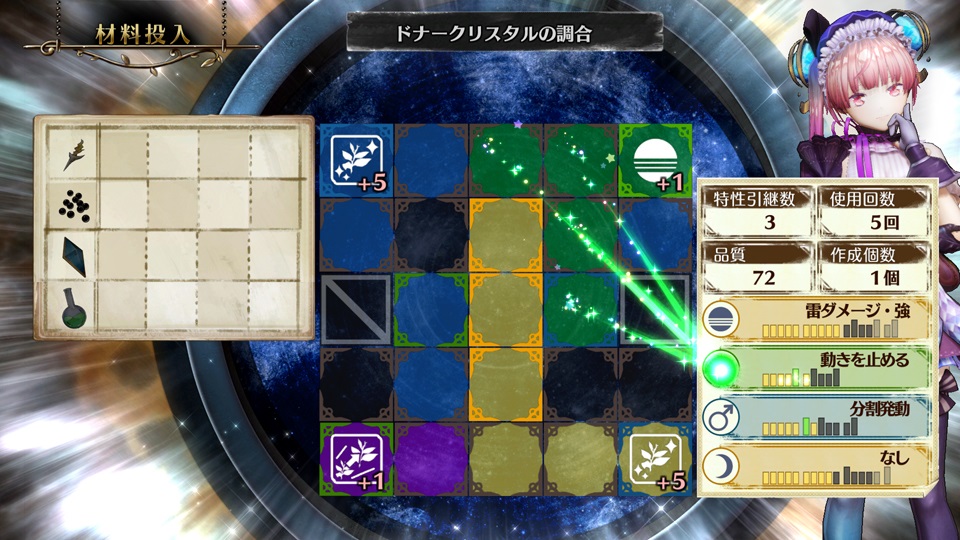The image size is (960, 540).
Task: Select the green striped-circle +1 tile
Action: pos(655,160)
